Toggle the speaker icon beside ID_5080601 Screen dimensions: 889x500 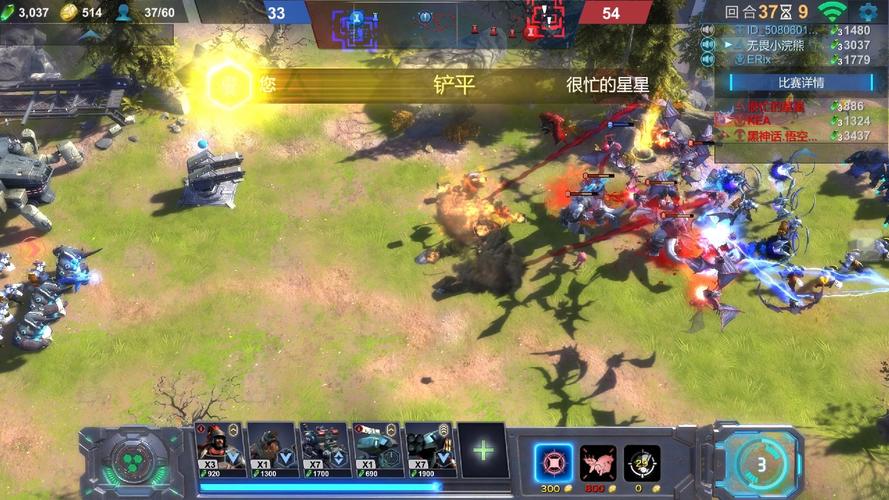[x=708, y=30]
